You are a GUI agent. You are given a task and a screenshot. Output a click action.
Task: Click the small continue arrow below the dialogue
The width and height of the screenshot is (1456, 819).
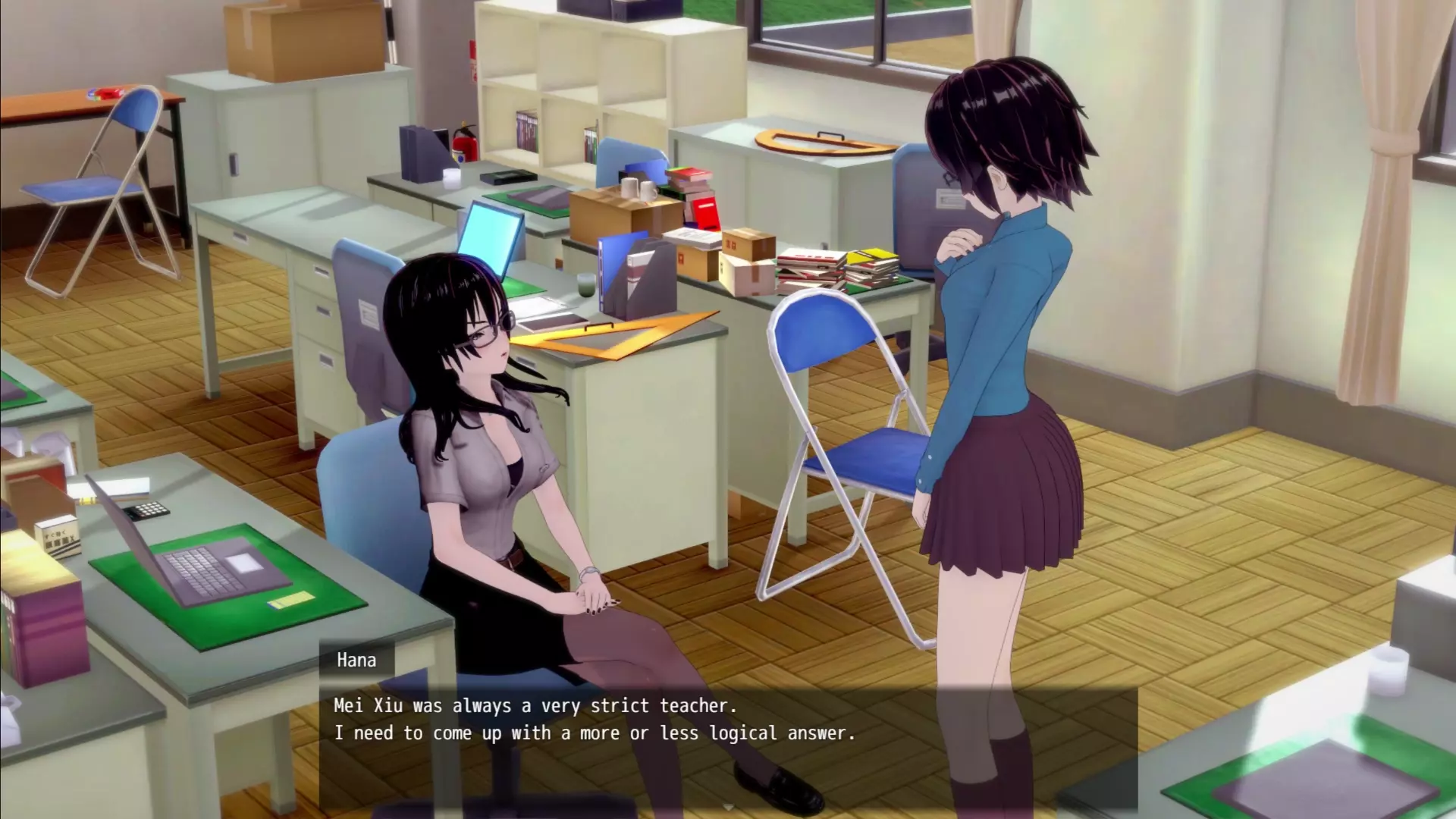728,807
